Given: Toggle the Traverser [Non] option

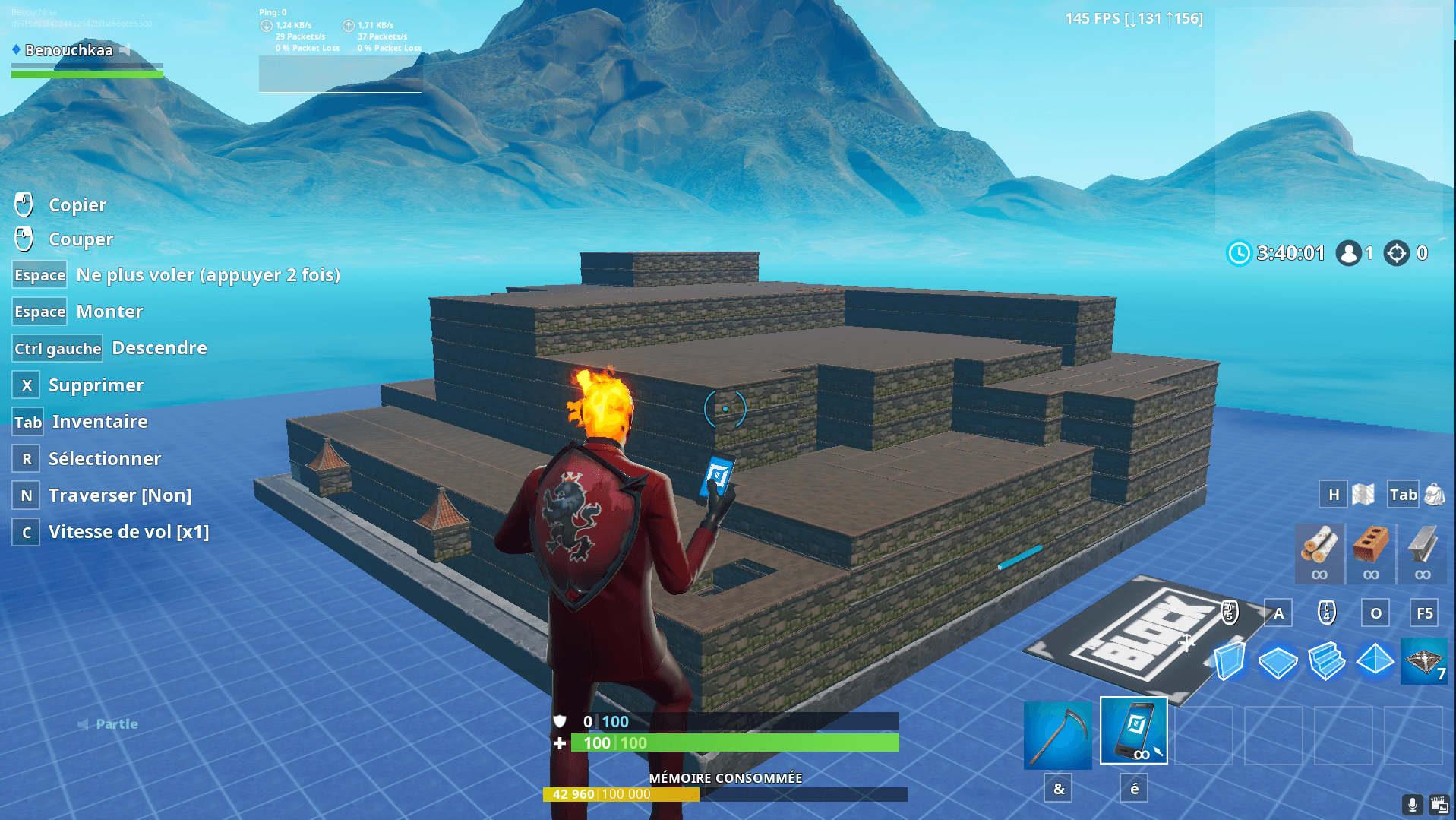Looking at the screenshot, I should pos(119,495).
